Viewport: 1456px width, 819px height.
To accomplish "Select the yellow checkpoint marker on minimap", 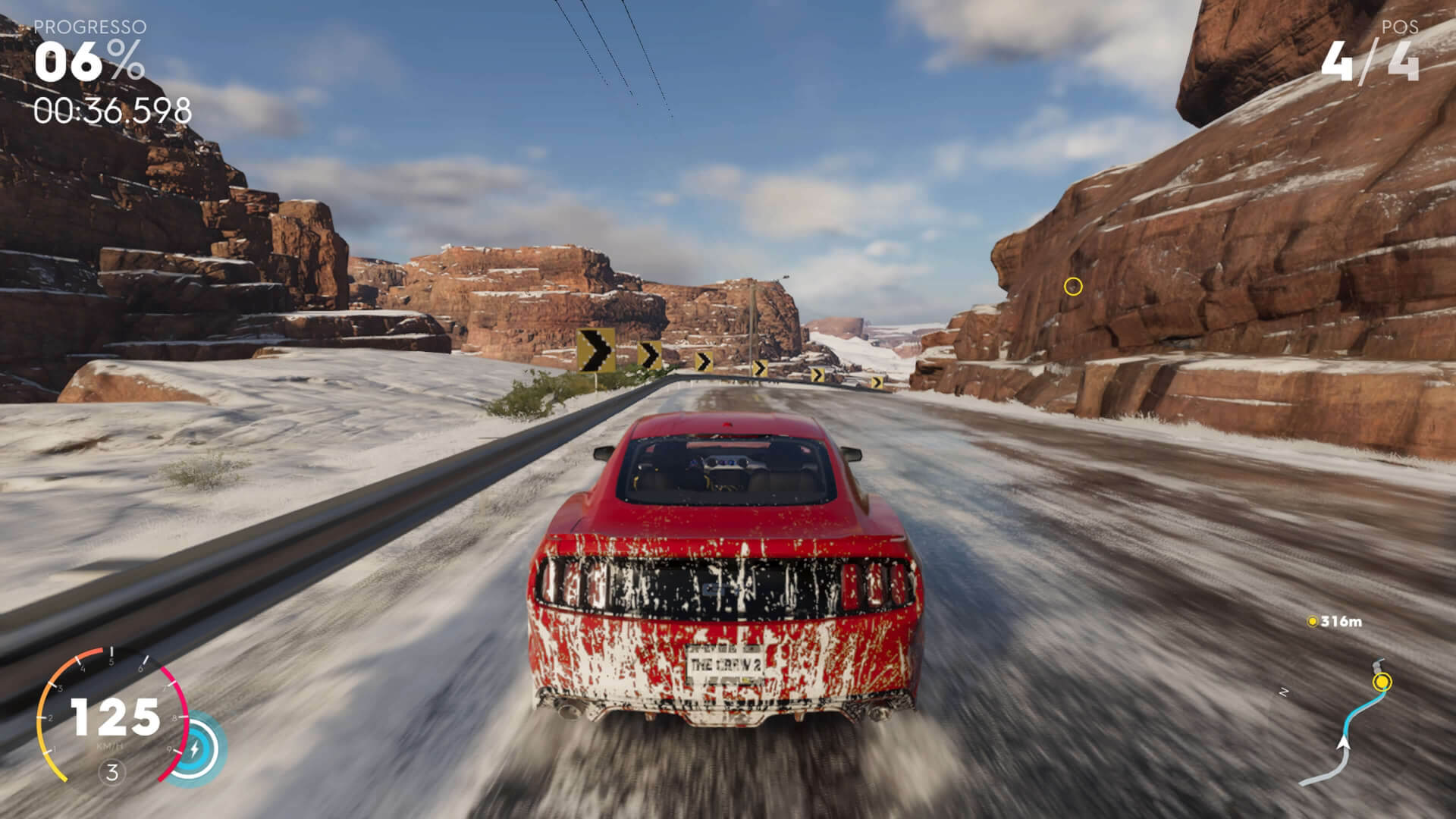I will pyautogui.click(x=1382, y=682).
